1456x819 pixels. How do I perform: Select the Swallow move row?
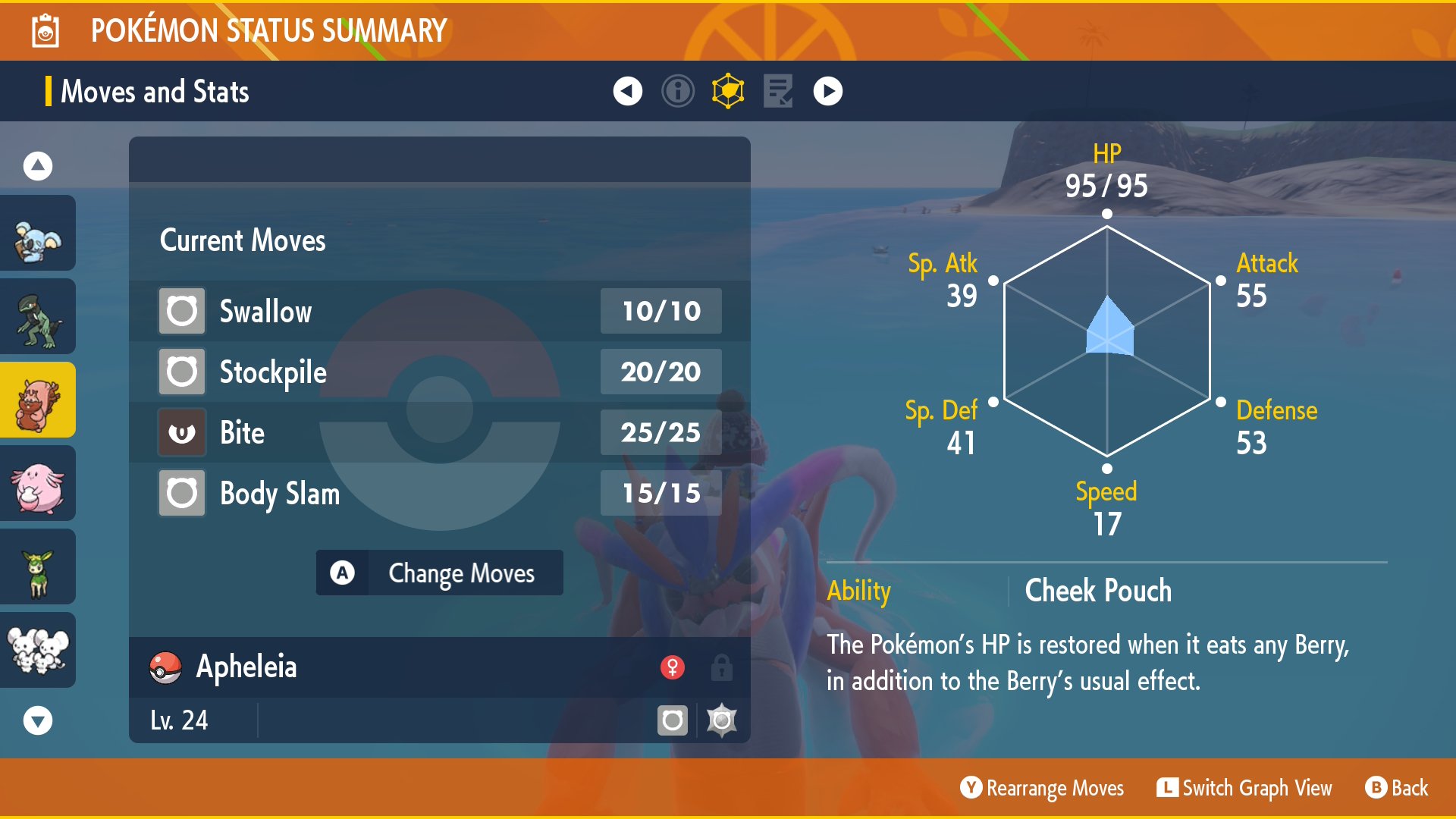pyautogui.click(x=440, y=311)
